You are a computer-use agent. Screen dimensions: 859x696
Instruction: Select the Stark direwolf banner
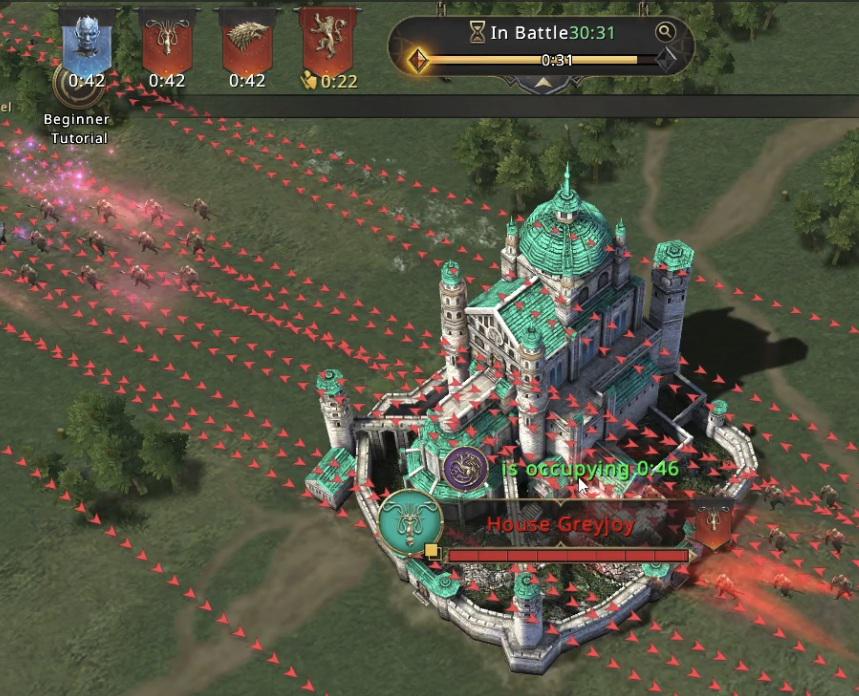247,42
